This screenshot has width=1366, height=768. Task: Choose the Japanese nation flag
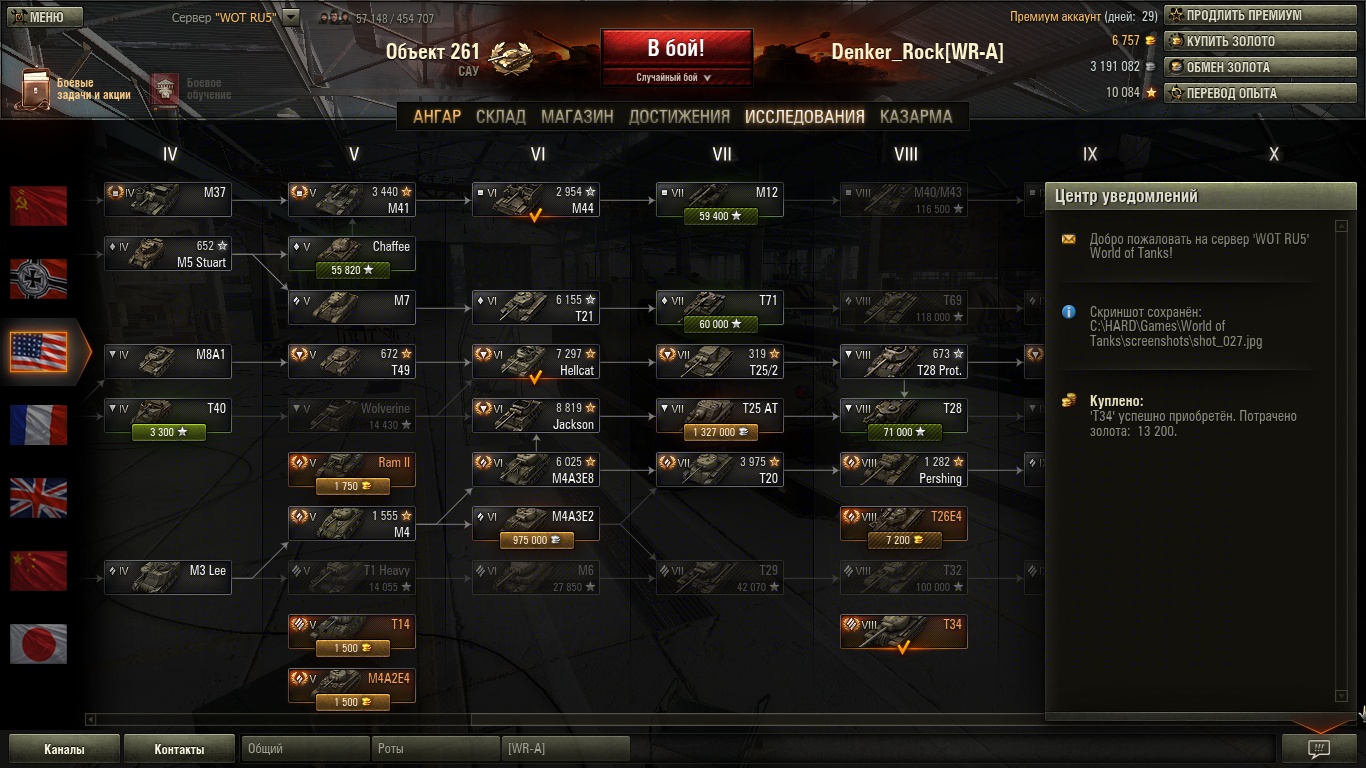[39, 644]
